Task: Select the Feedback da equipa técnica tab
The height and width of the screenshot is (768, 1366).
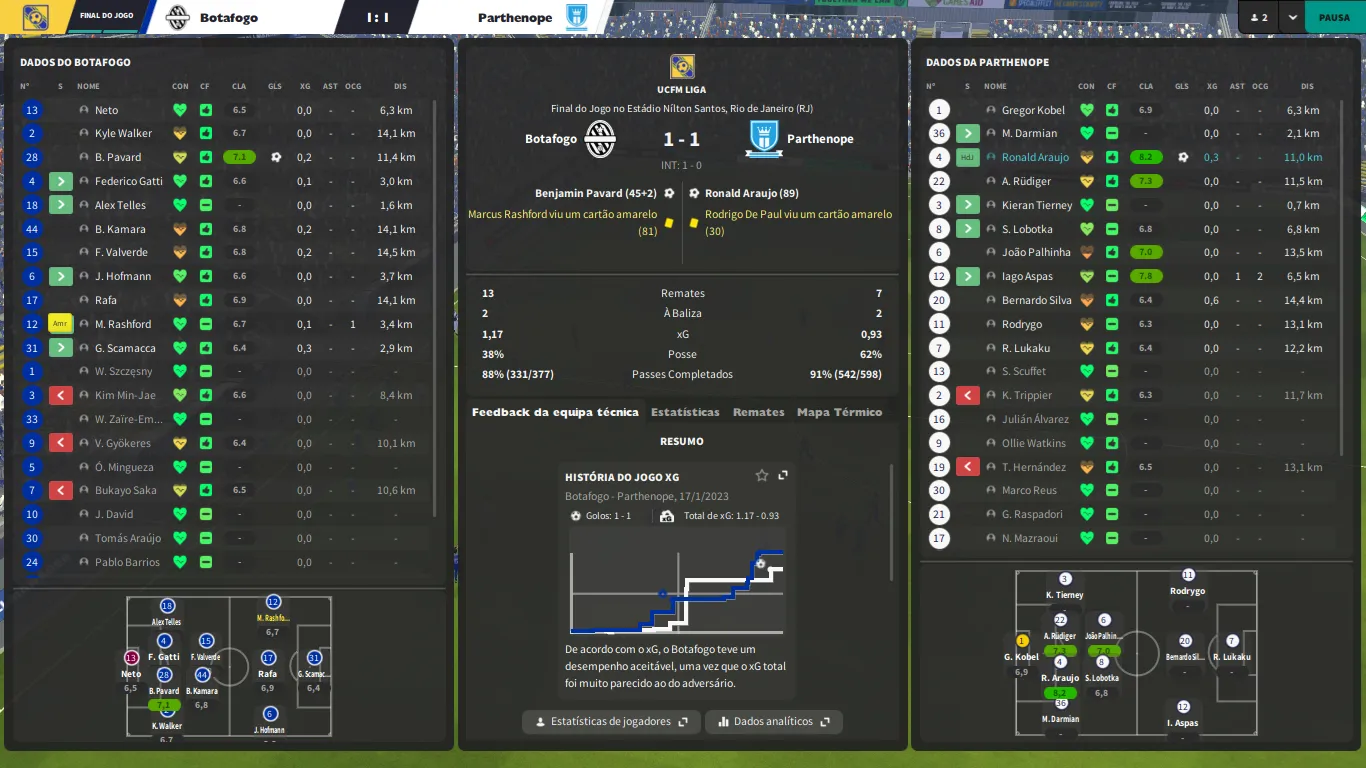Action: (x=555, y=412)
